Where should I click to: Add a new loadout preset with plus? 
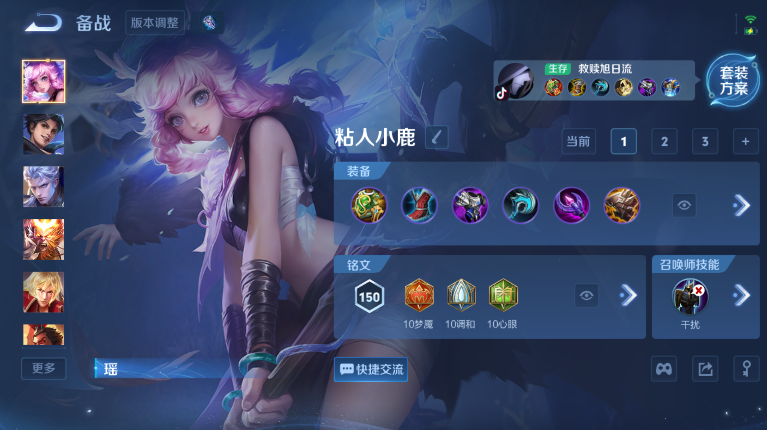(x=745, y=142)
